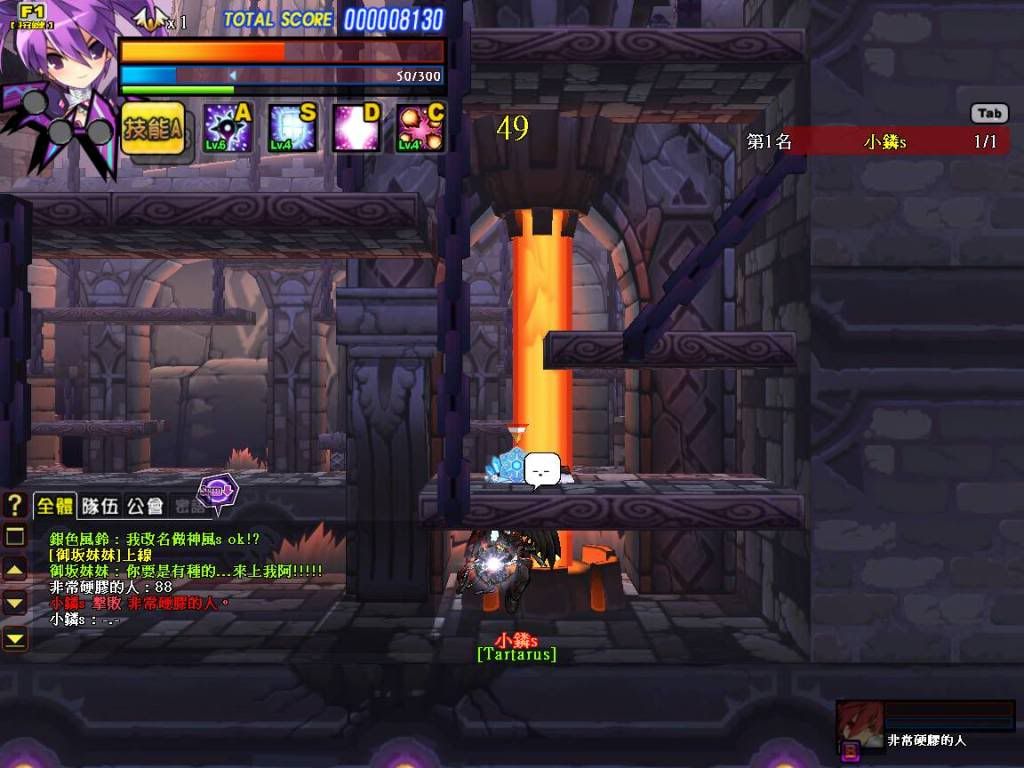The height and width of the screenshot is (768, 1024).
Task: Activate the A-key Lv.6 skill icon
Action: [x=227, y=128]
